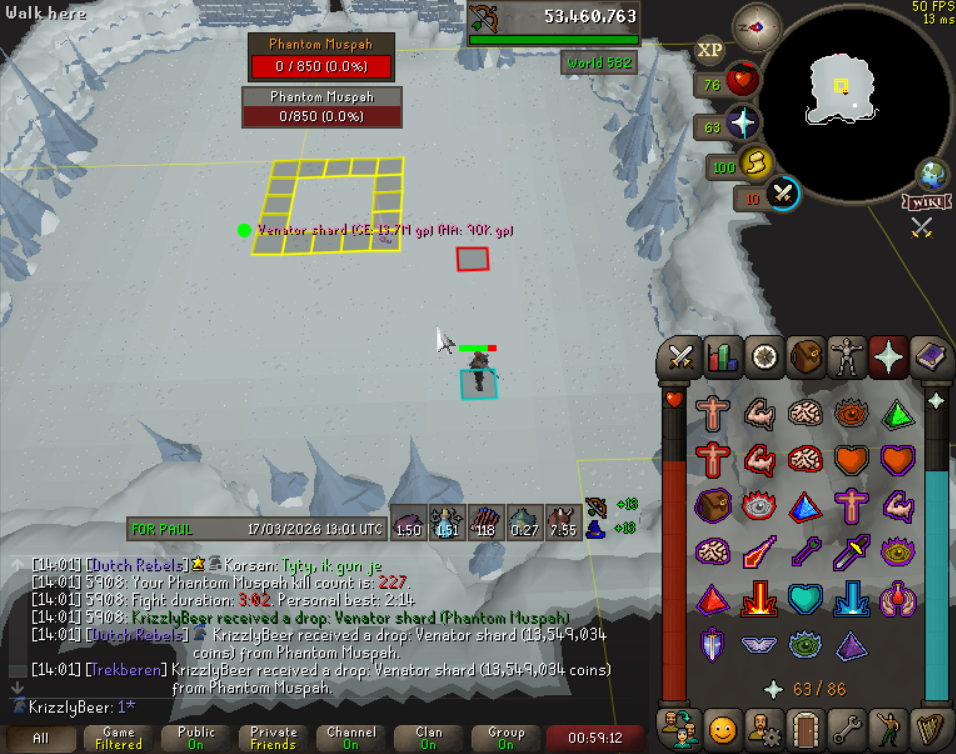Open the Quest List compass tab
The image size is (956, 754).
point(764,356)
